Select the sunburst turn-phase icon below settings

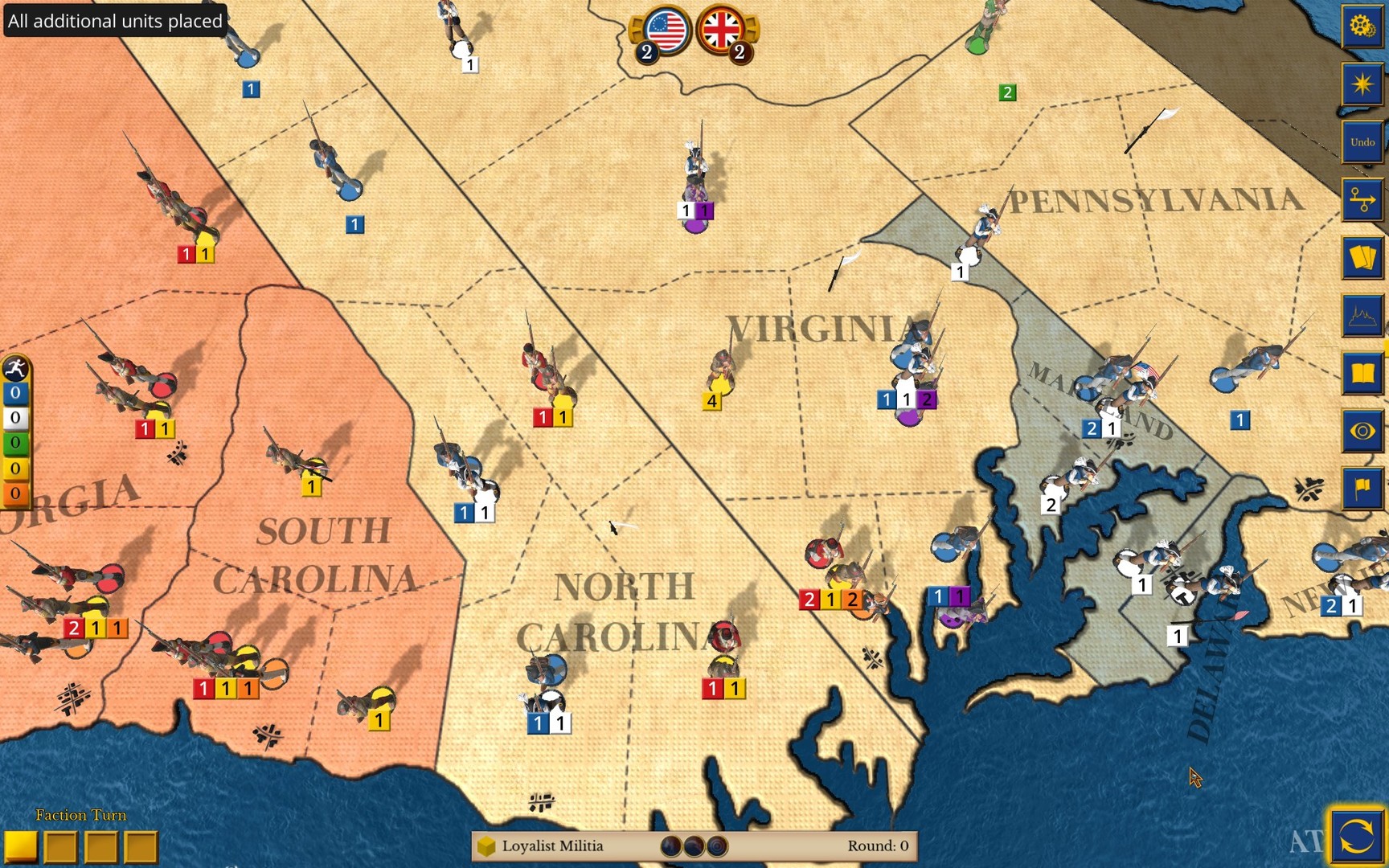1361,83
